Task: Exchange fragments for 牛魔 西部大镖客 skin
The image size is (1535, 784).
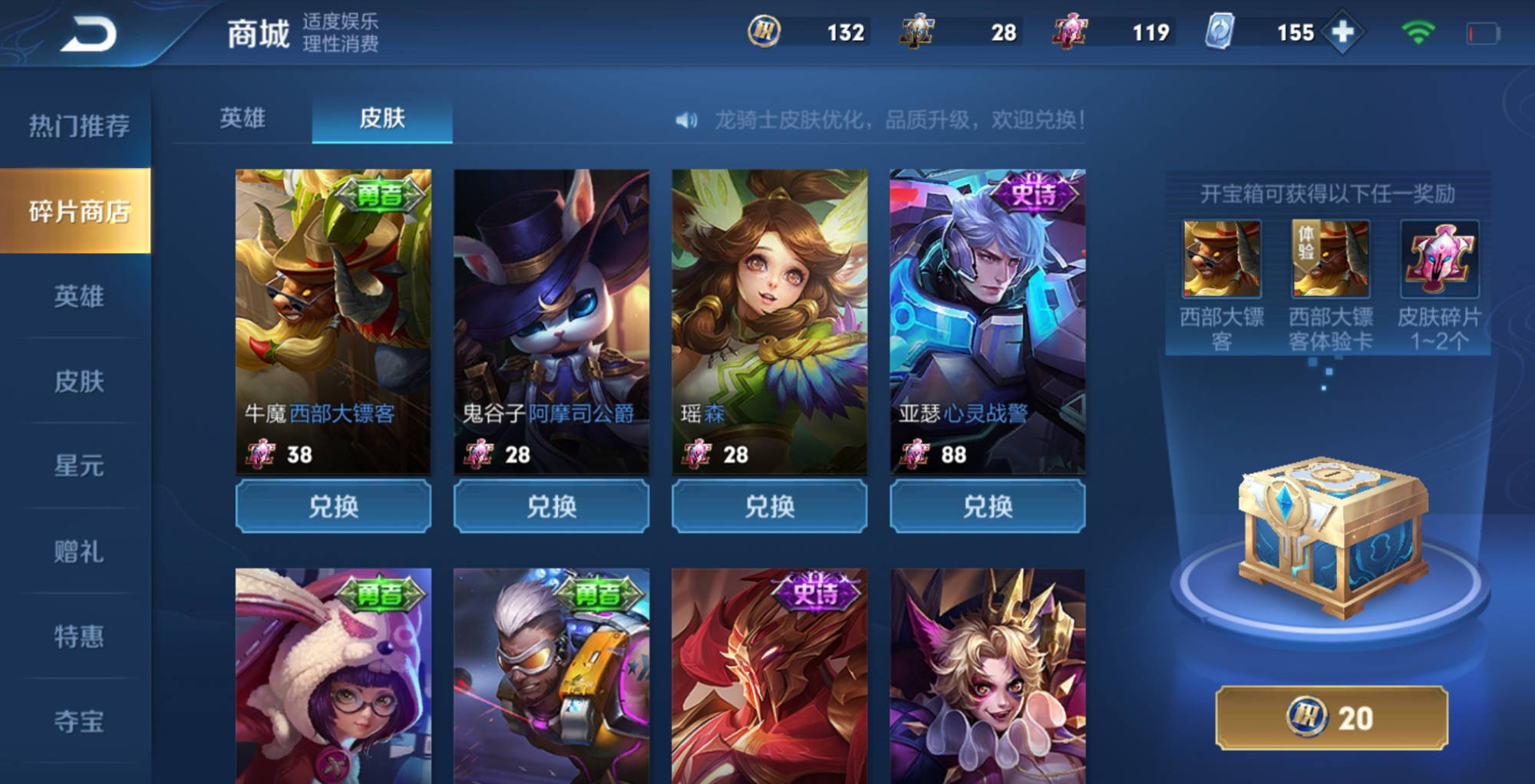Action: (333, 506)
